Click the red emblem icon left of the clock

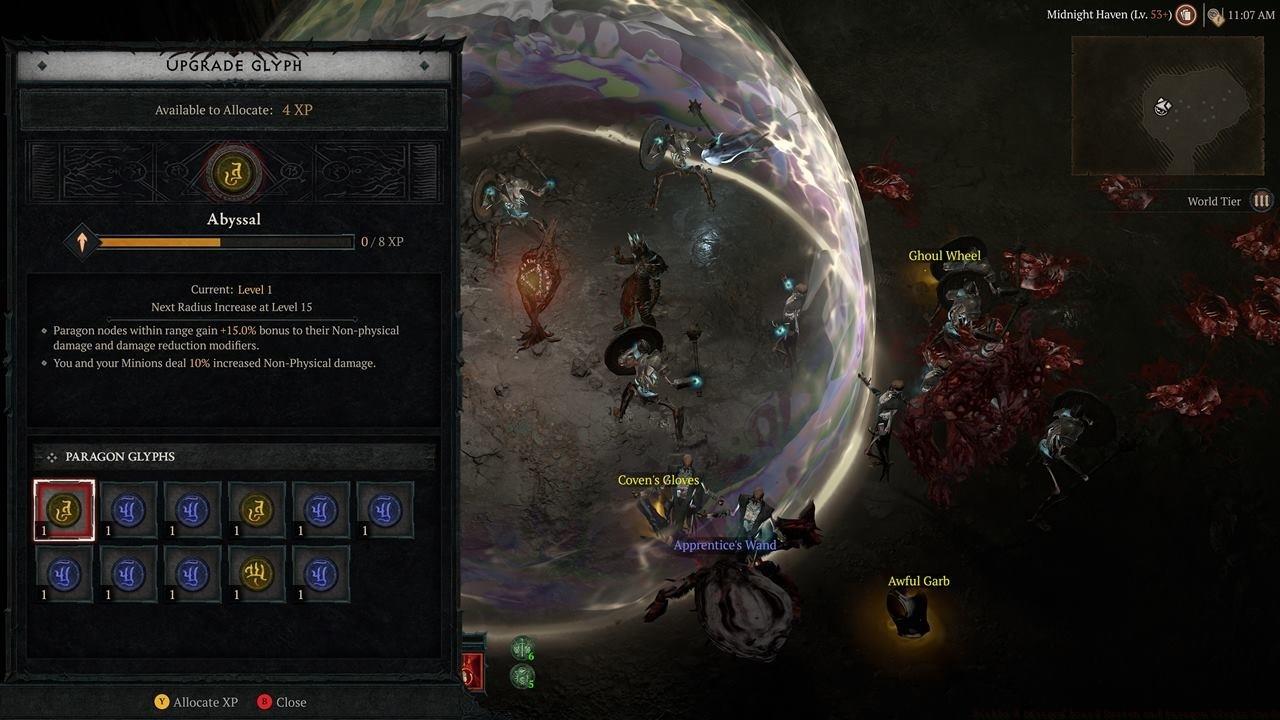pos(1186,14)
